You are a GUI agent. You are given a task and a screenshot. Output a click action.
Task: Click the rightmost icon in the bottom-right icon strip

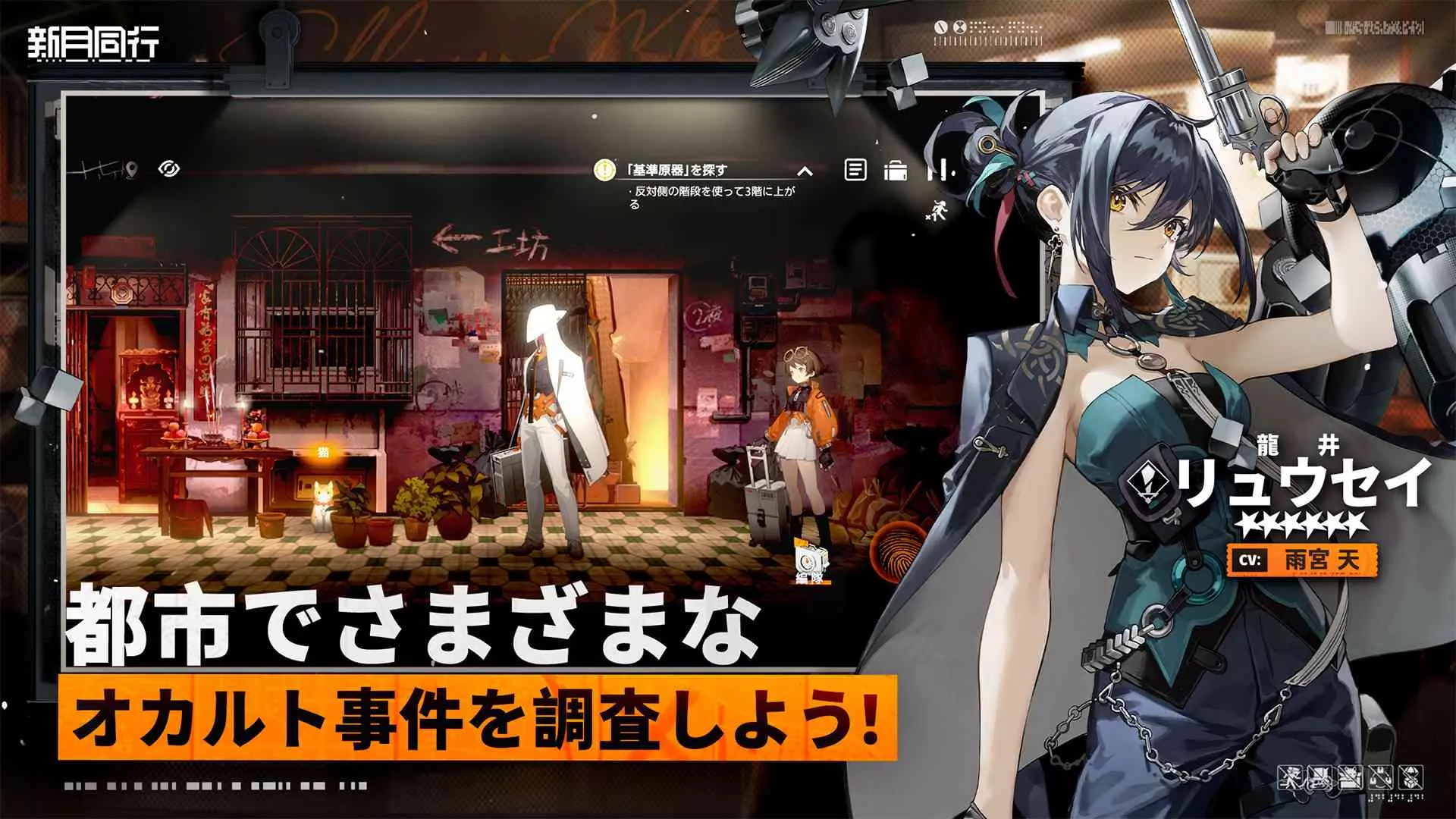[x=1410, y=777]
